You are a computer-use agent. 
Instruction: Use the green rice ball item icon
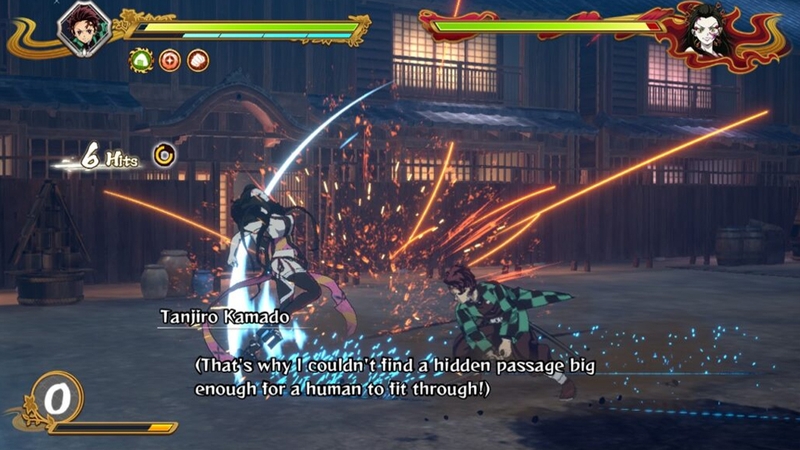(140, 60)
